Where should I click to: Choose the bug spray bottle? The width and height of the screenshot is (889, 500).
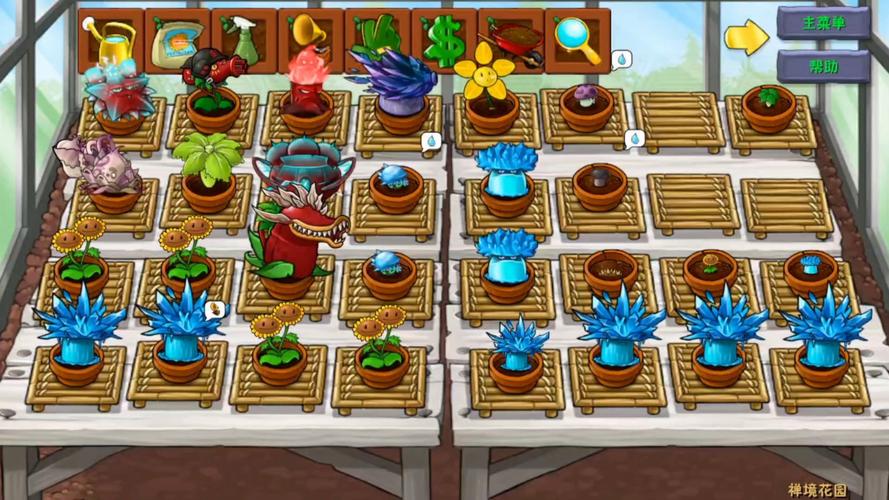pos(243,39)
